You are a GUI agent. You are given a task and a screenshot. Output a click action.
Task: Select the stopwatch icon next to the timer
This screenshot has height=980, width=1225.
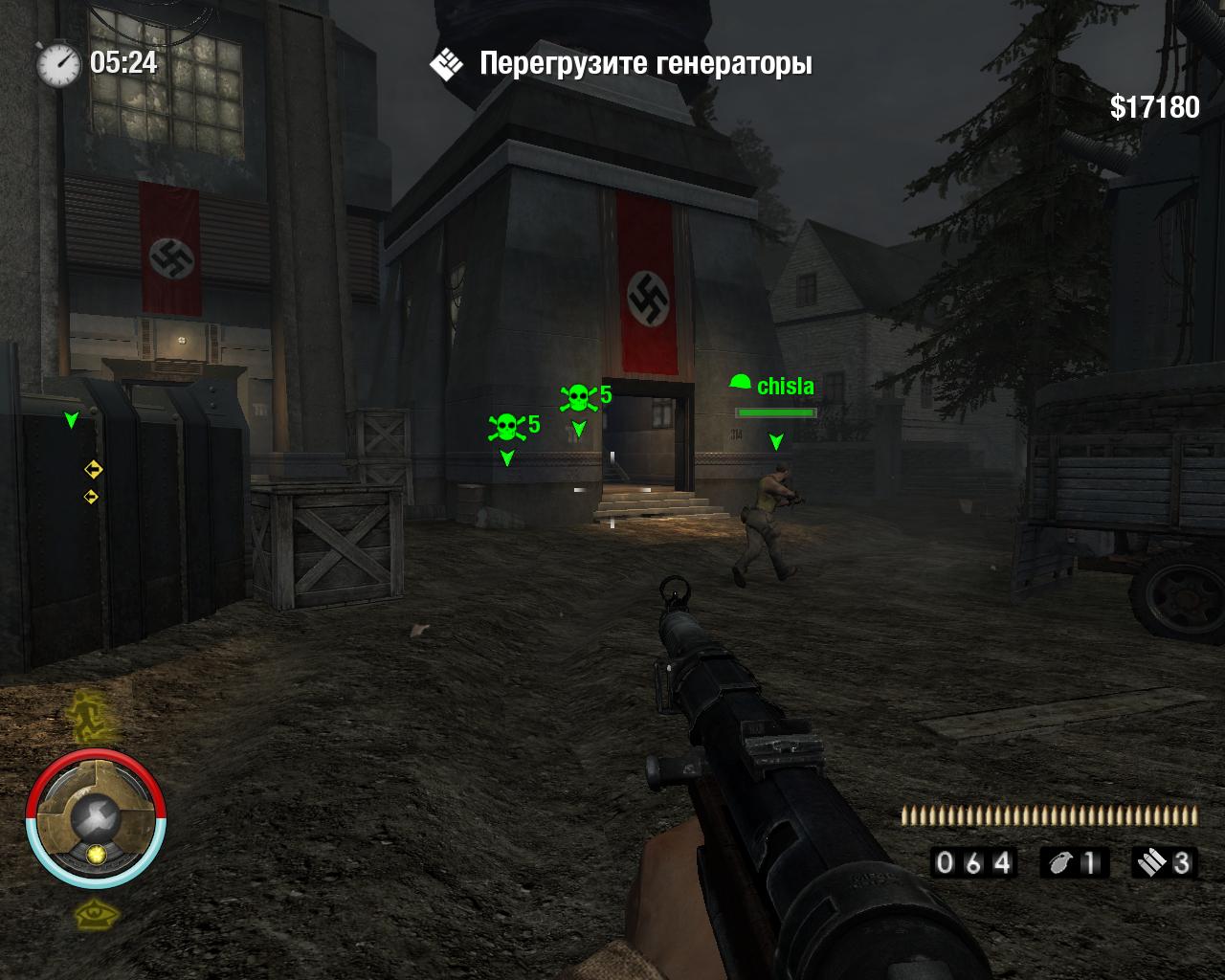click(x=59, y=64)
